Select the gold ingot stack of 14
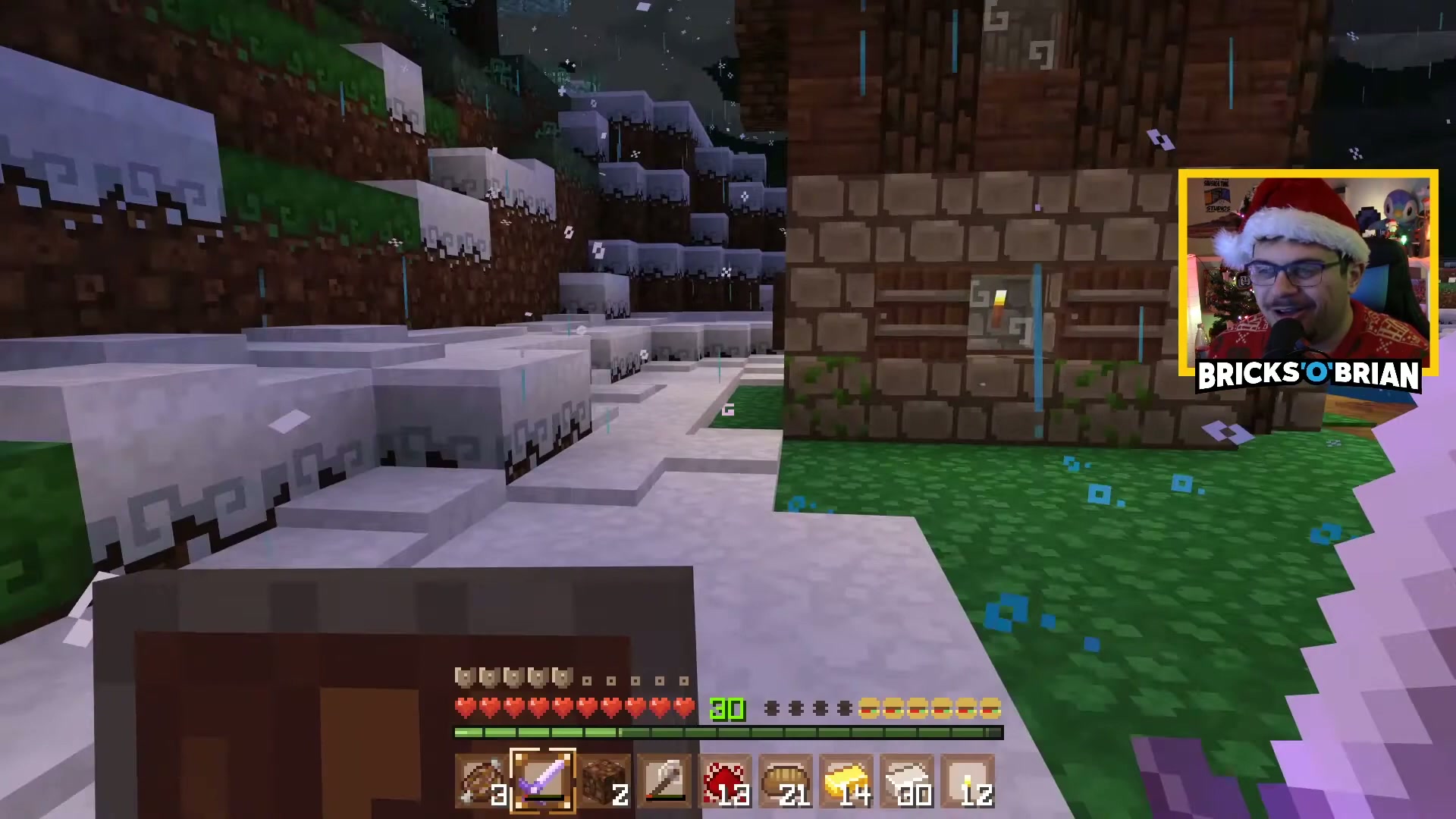This screenshot has width=1456, height=819. point(848,781)
